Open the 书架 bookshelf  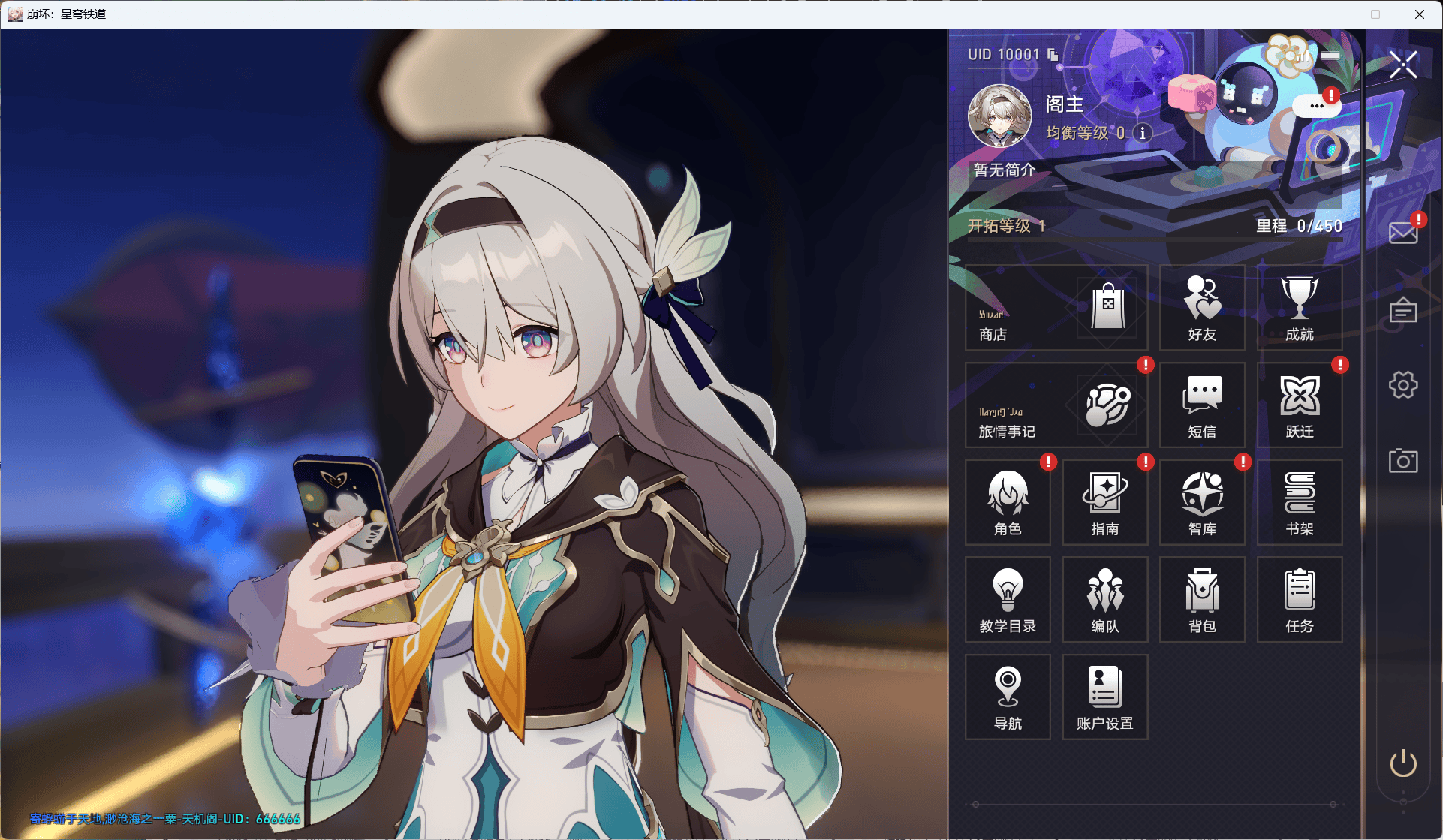[x=1300, y=502]
